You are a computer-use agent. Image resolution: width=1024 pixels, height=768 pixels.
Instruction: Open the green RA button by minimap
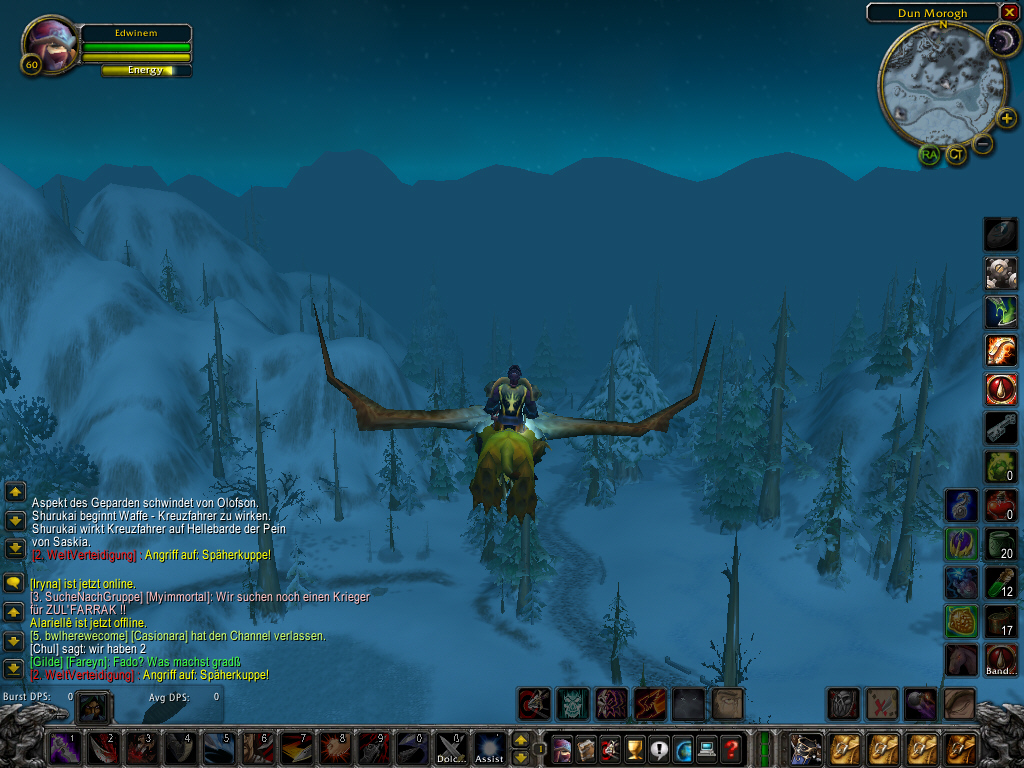(x=930, y=155)
